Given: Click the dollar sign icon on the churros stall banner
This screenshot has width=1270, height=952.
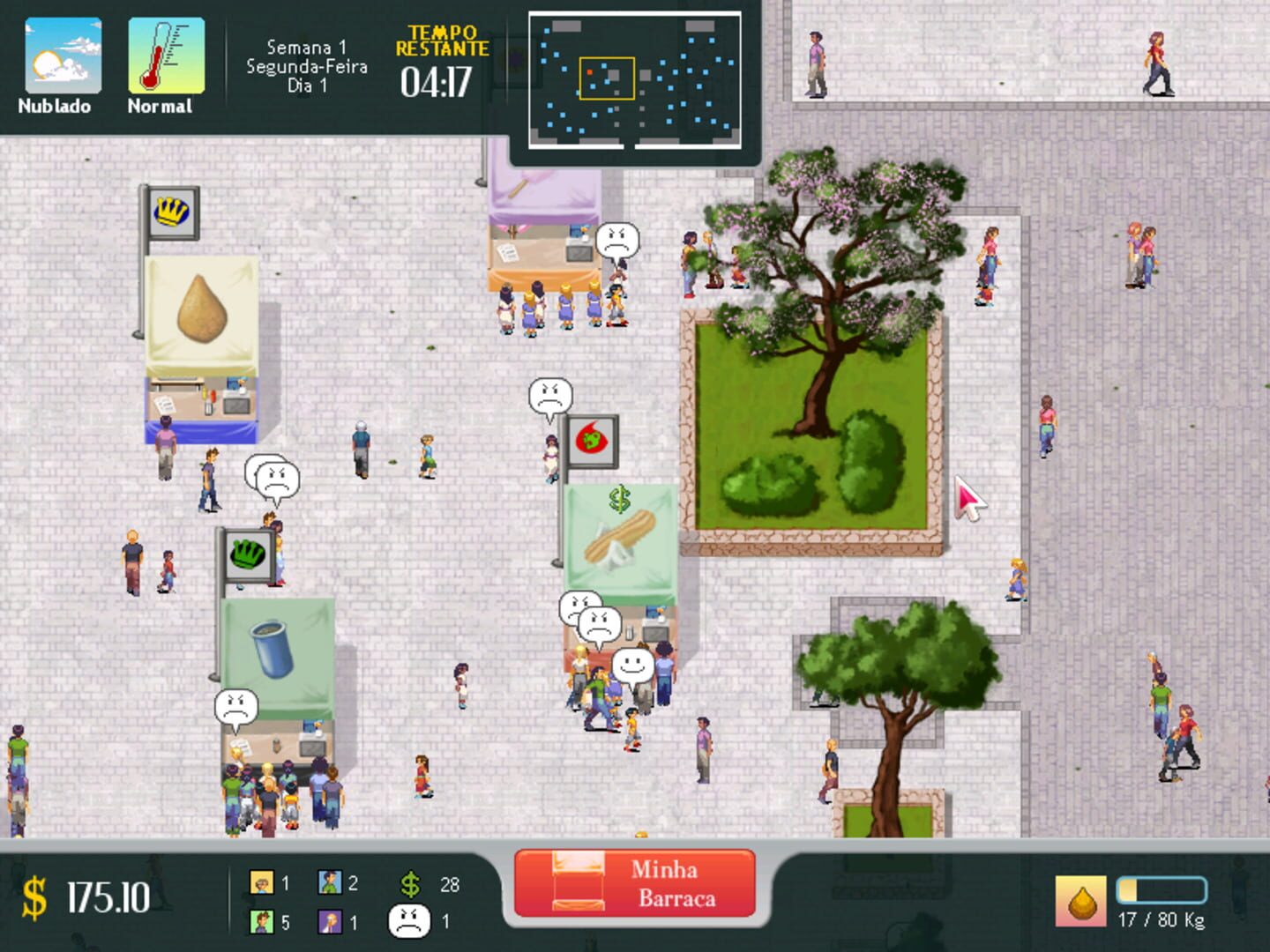Looking at the screenshot, I should pos(620,500).
